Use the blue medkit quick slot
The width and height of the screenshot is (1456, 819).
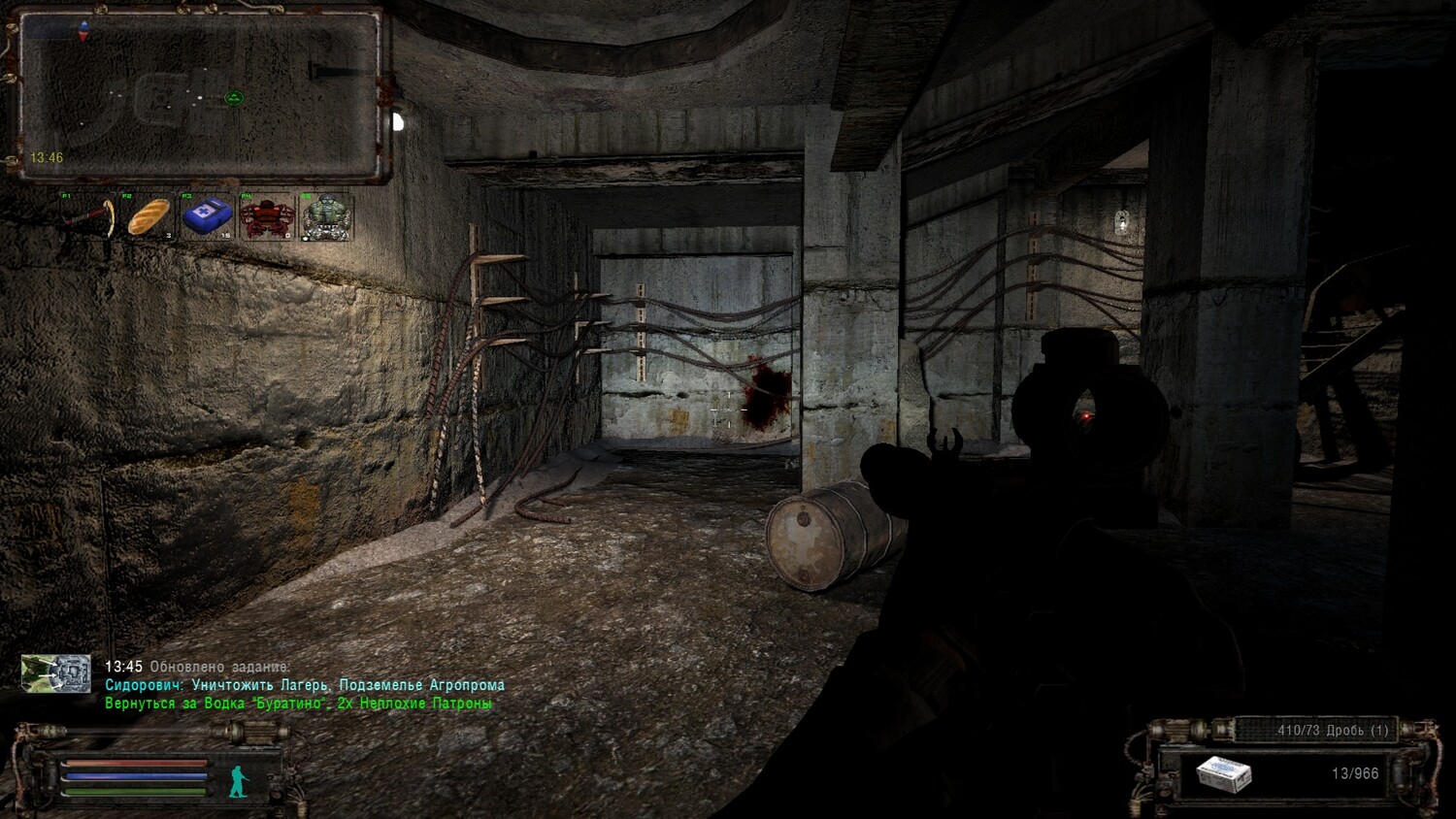pyautogui.click(x=208, y=217)
